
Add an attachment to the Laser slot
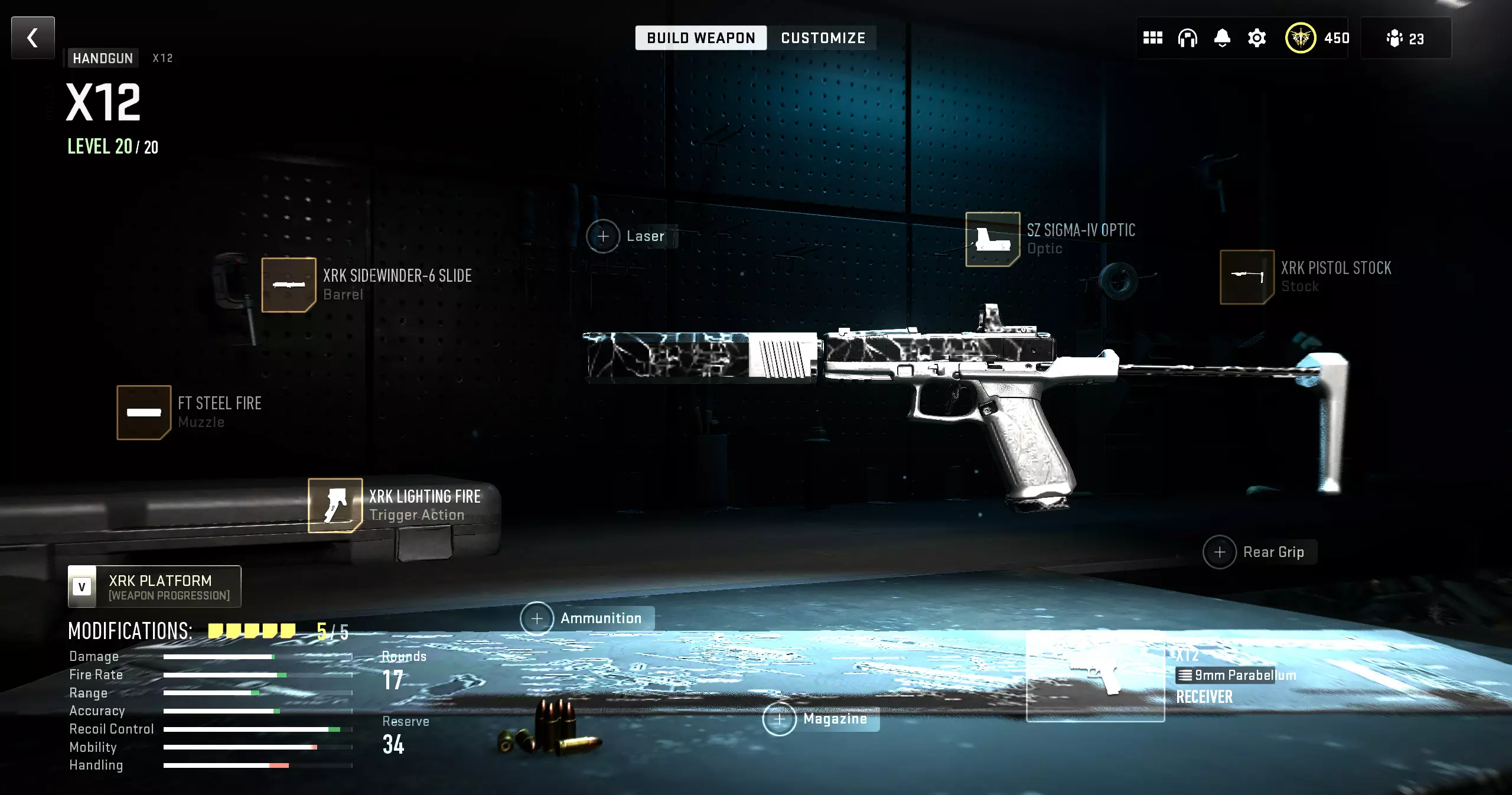tap(603, 236)
